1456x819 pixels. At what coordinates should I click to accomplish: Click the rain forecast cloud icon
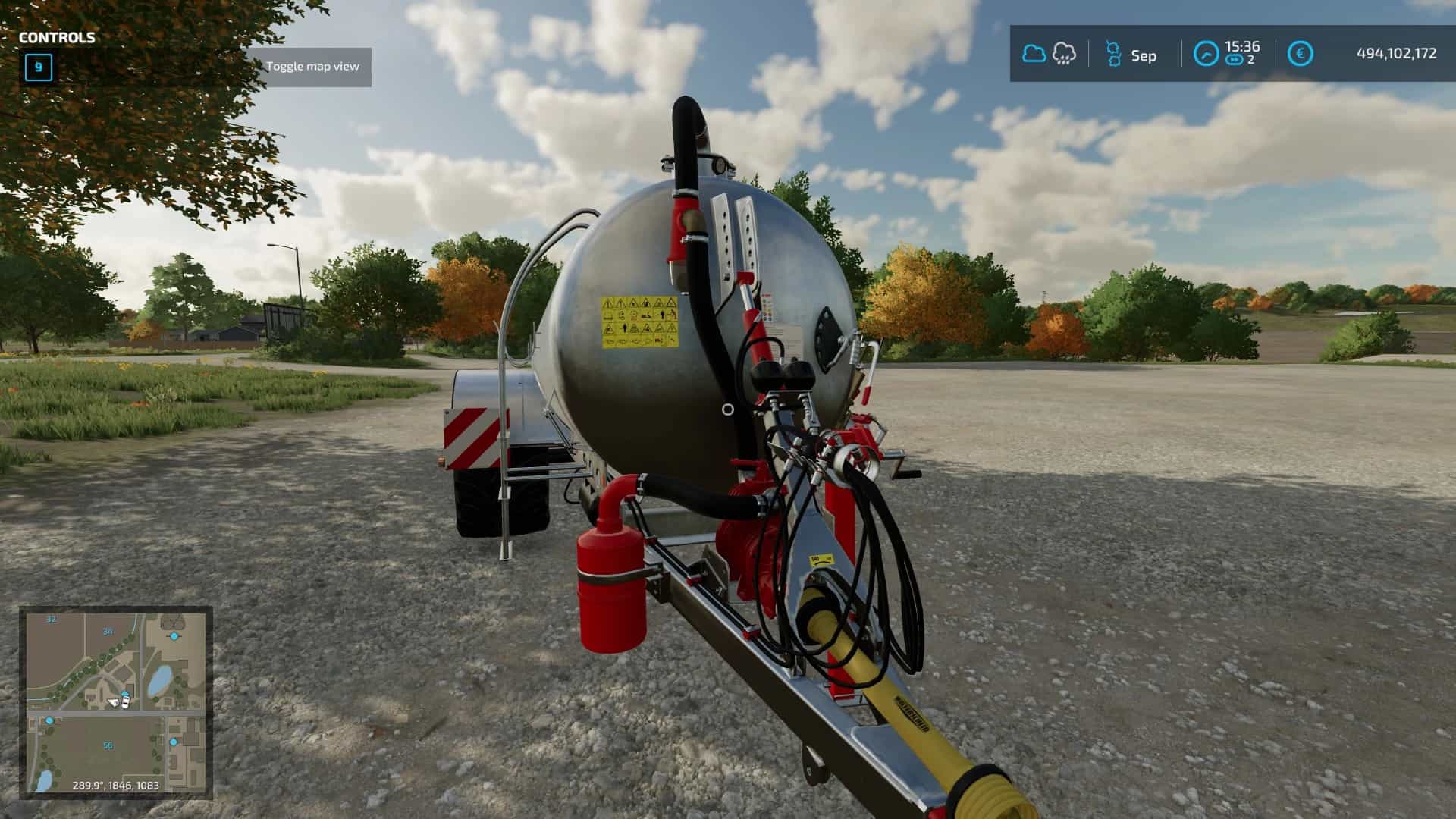point(1064,54)
